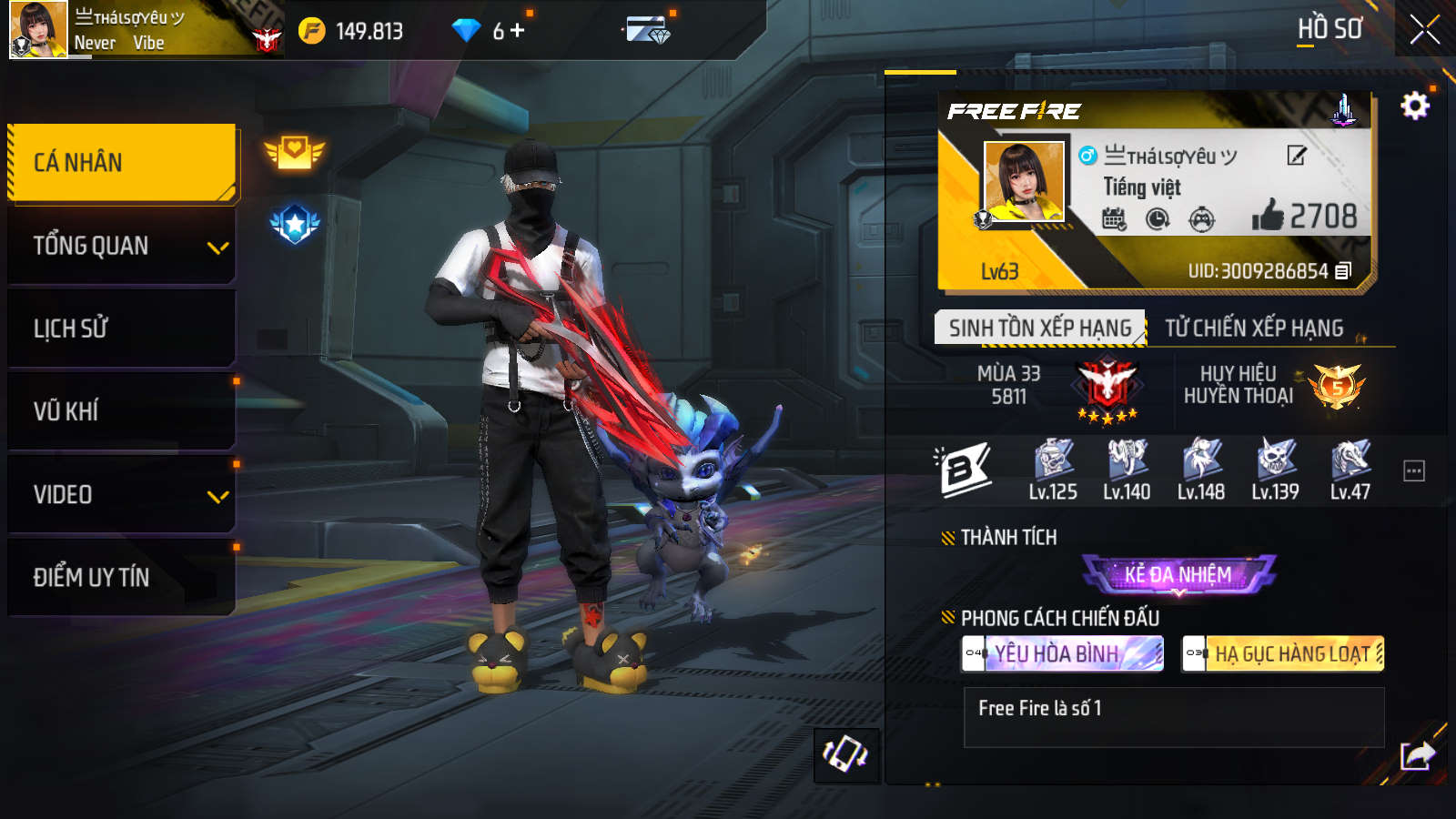
Task: Select the YÊU HÒA BÌNH style tag
Action: click(x=1062, y=653)
